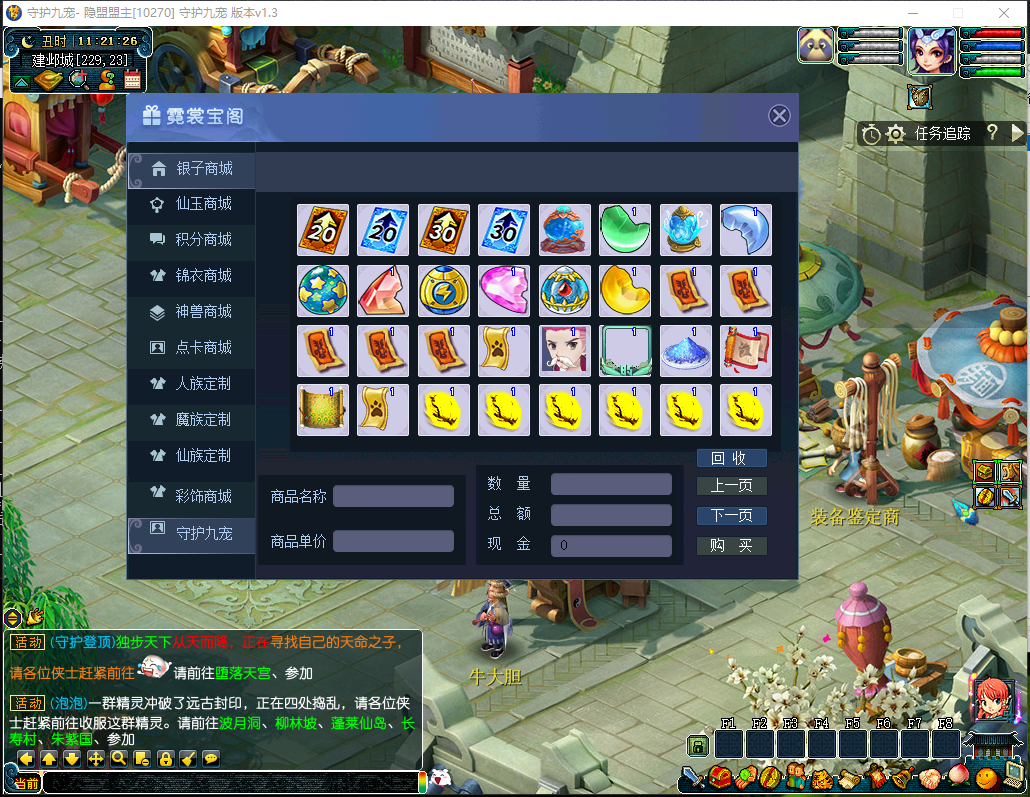Switch to the 守护九宠 tab

[191, 533]
